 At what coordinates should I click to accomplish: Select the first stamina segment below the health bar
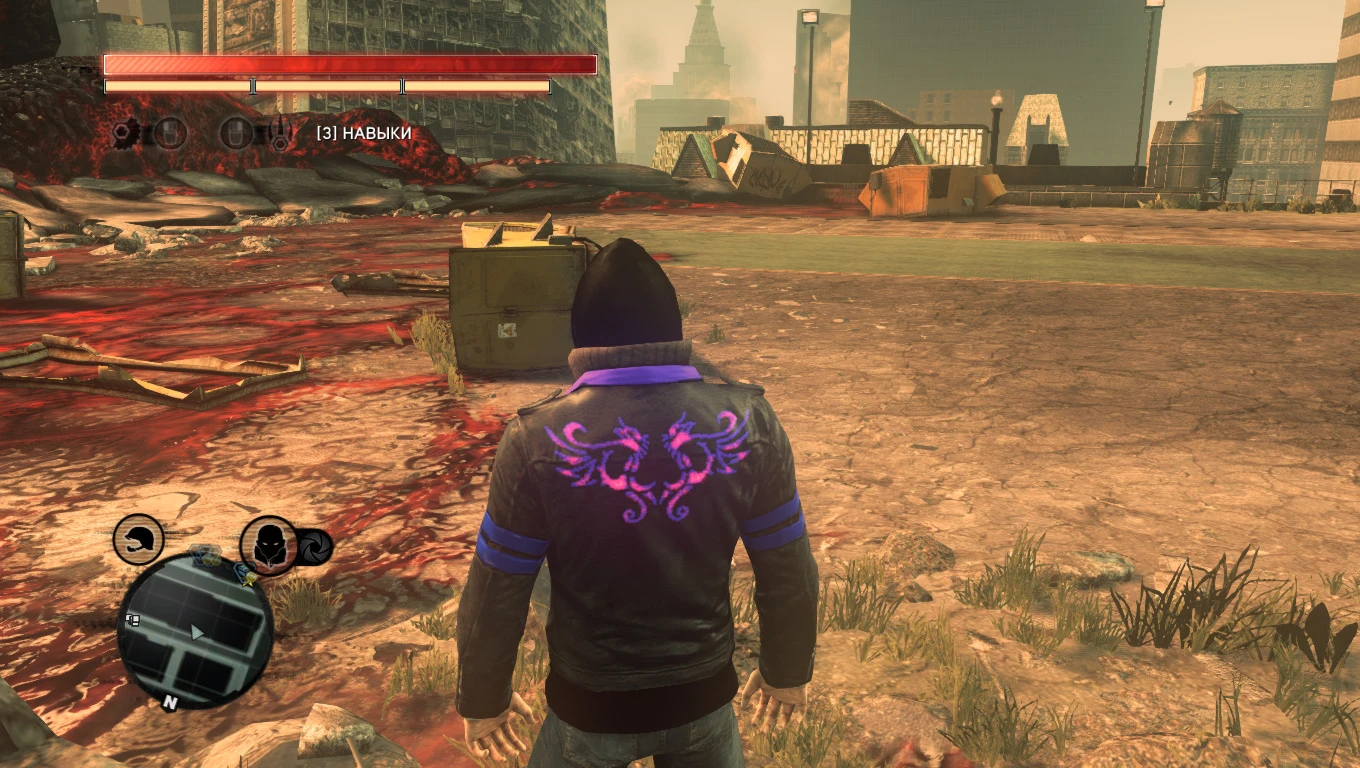(175, 86)
